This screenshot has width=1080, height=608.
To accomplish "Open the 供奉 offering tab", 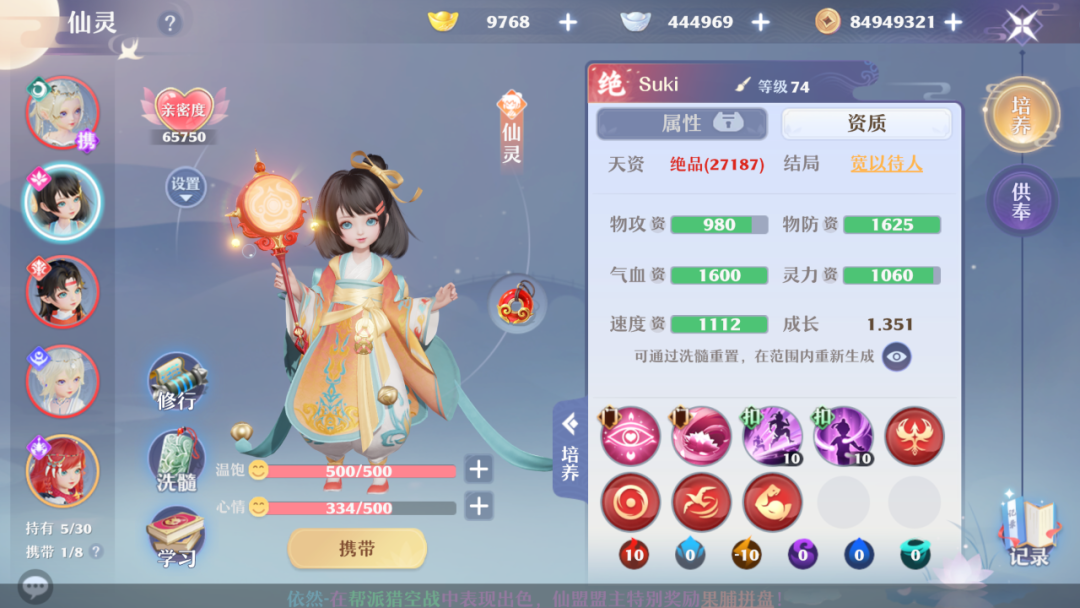I will tap(1020, 200).
